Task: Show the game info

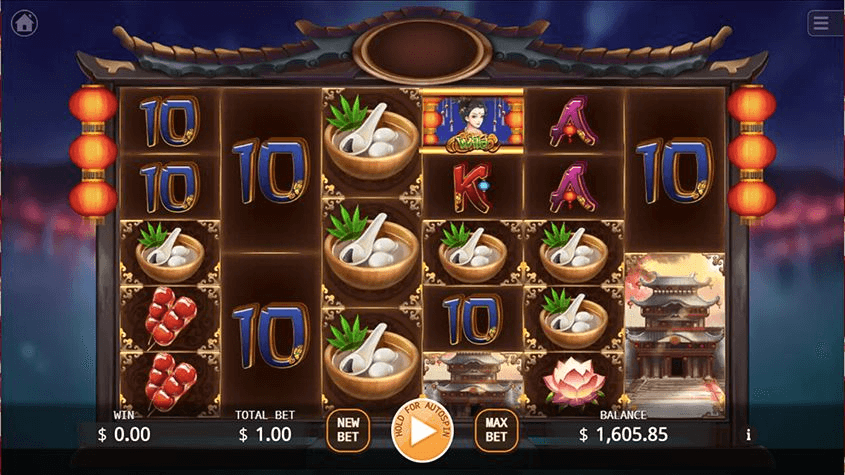Action: point(748,435)
